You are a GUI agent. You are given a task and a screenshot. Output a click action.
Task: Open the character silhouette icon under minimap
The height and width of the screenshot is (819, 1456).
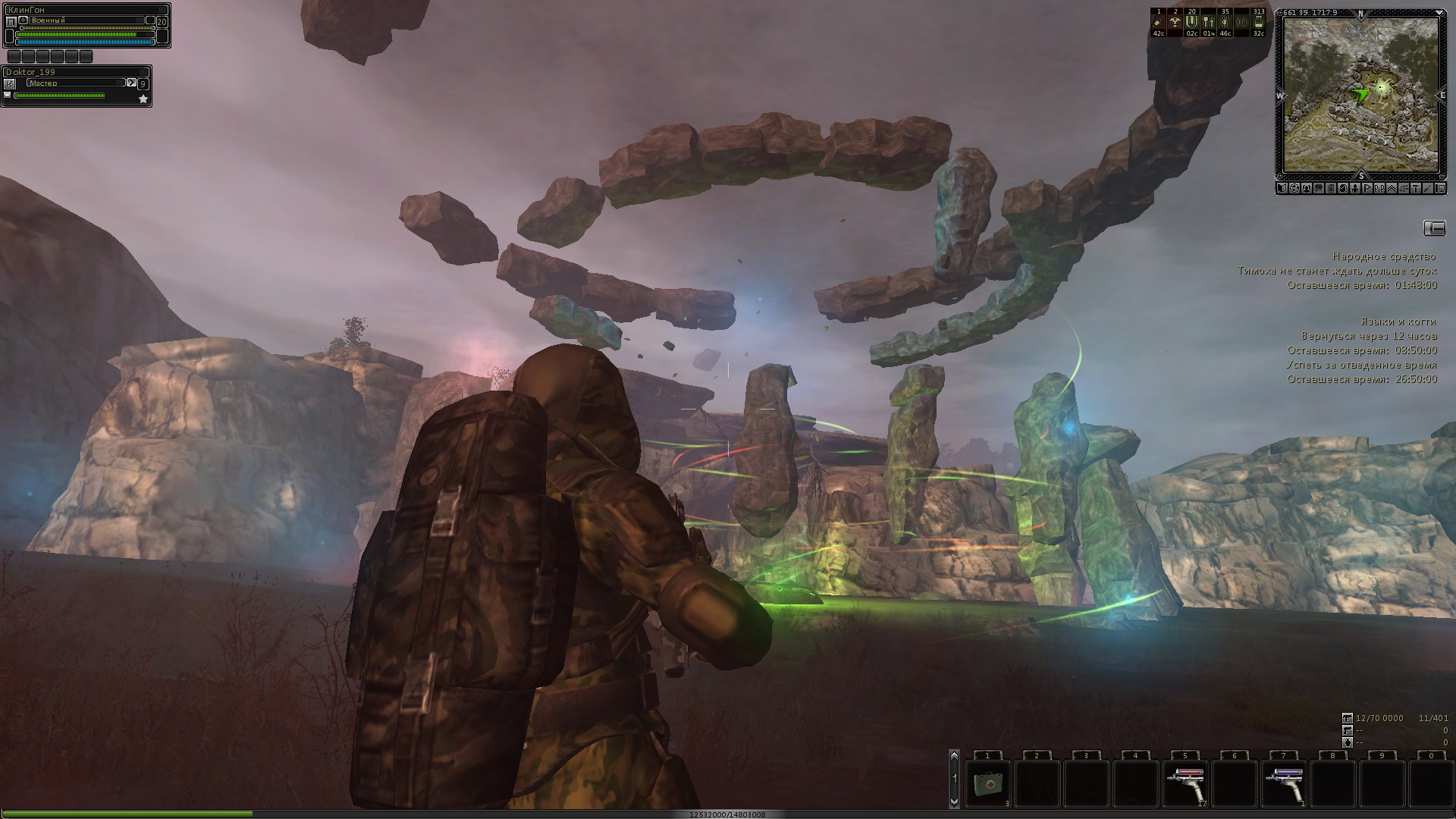[x=1355, y=188]
